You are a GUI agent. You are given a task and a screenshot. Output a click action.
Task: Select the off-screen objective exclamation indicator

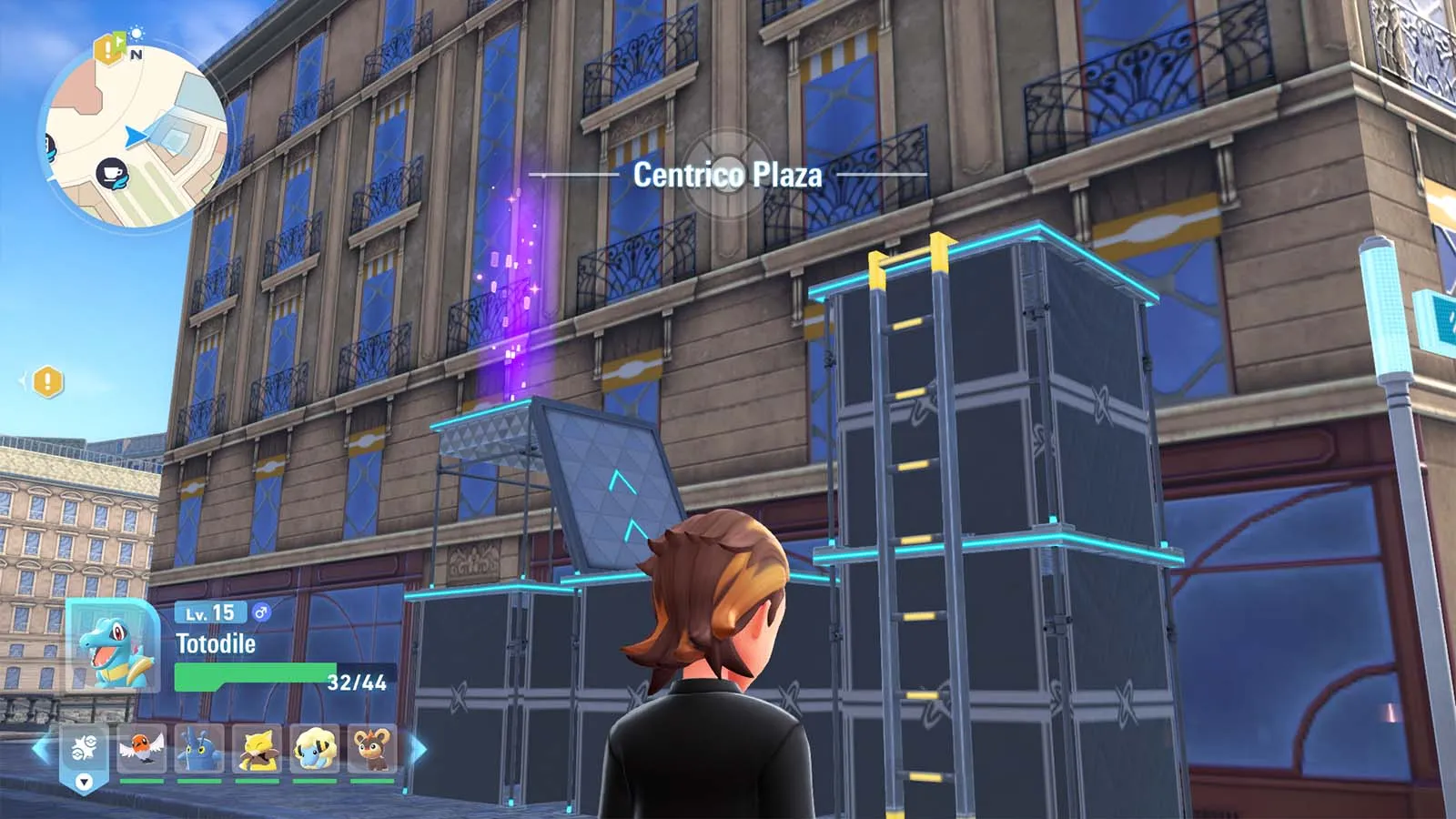coord(47,381)
